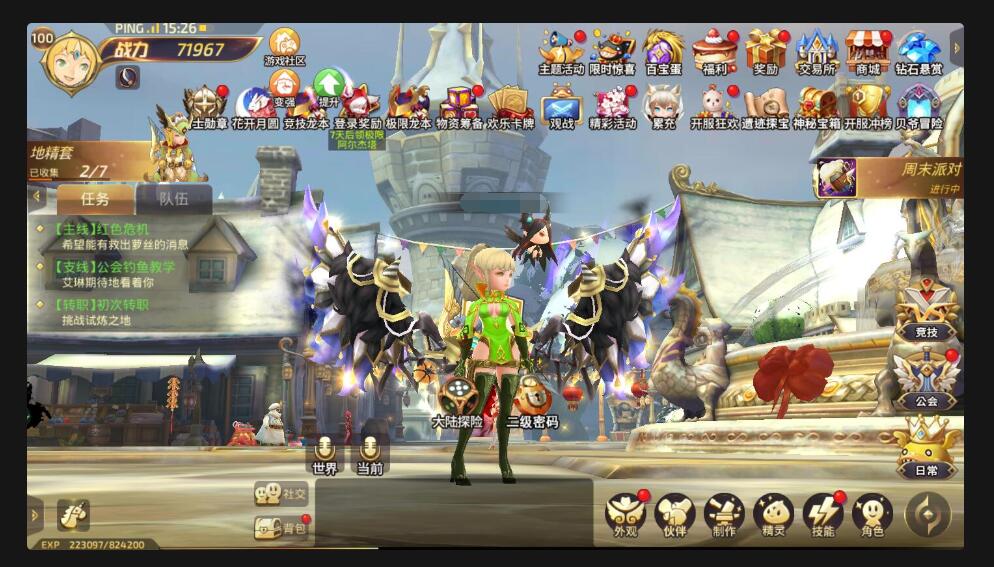Open the 商城 shop
Image resolution: width=994 pixels, height=567 pixels.
point(867,51)
